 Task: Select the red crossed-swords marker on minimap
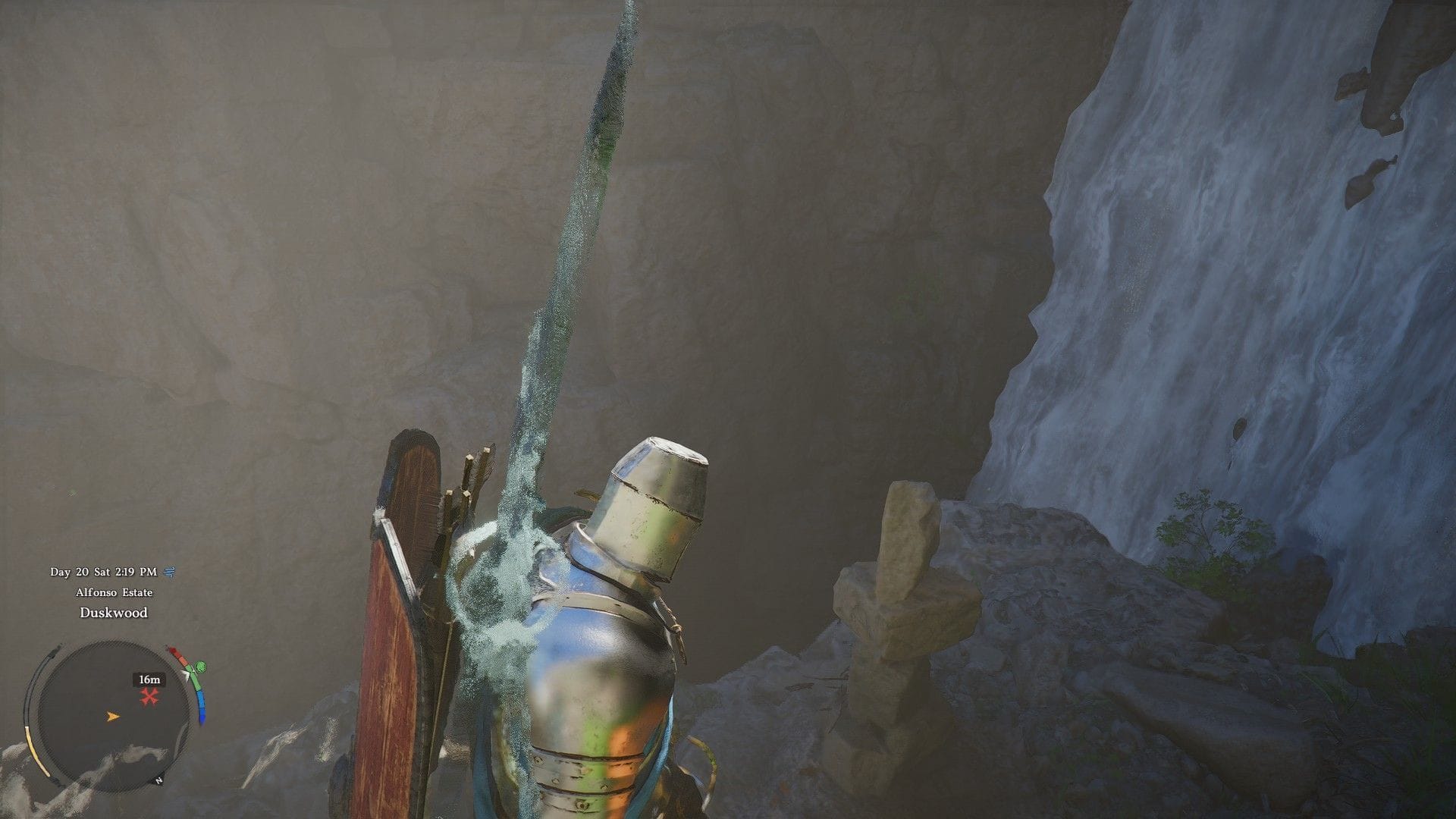click(149, 697)
